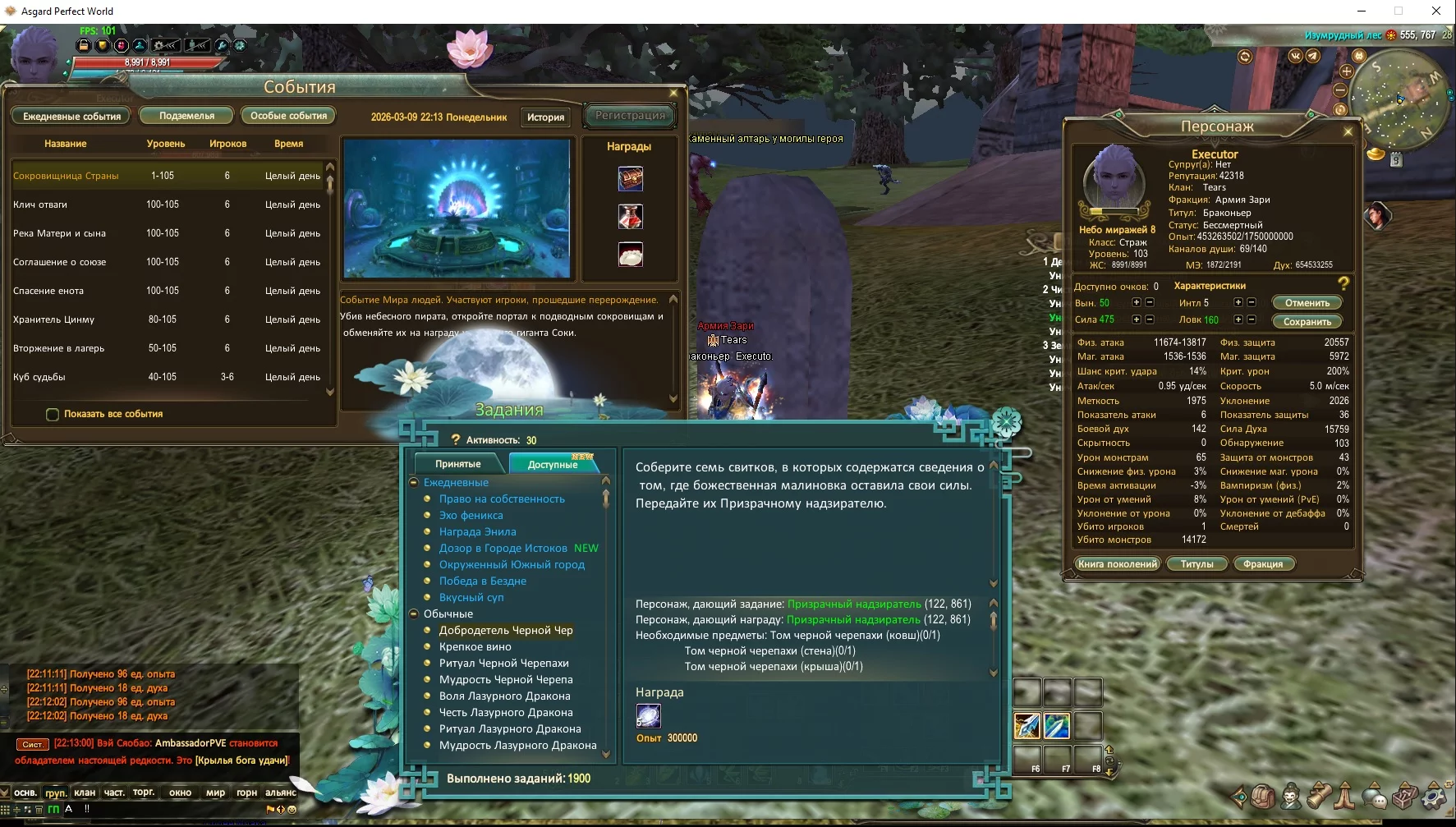Toggle the Показать все события checkbox
Viewport: 1456px width, 827px height.
[x=53, y=415]
